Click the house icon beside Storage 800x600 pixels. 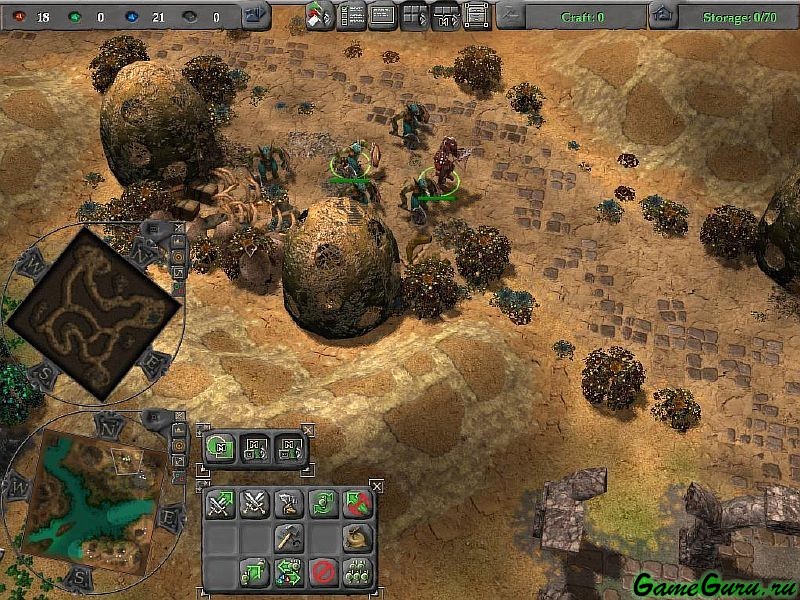click(x=661, y=16)
